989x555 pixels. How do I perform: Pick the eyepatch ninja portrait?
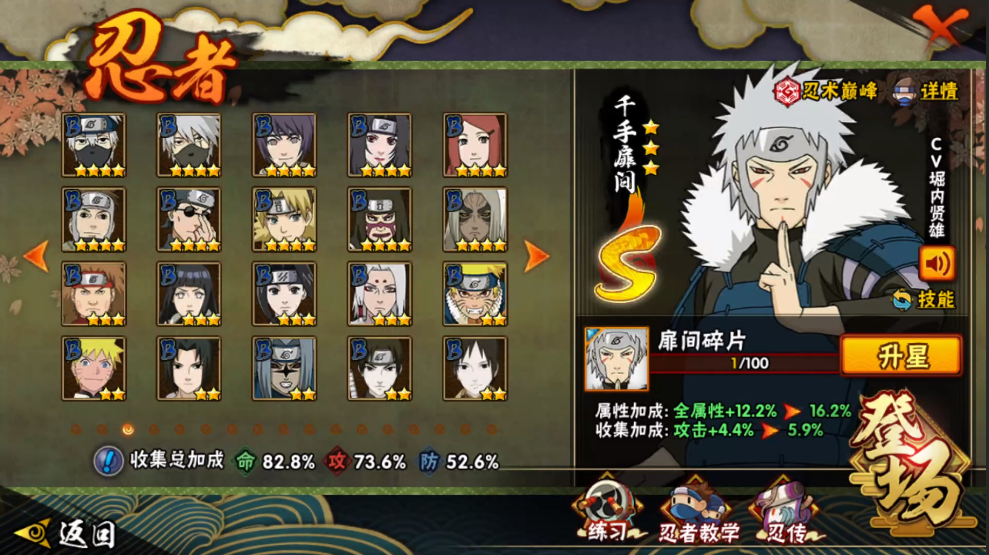click(189, 218)
